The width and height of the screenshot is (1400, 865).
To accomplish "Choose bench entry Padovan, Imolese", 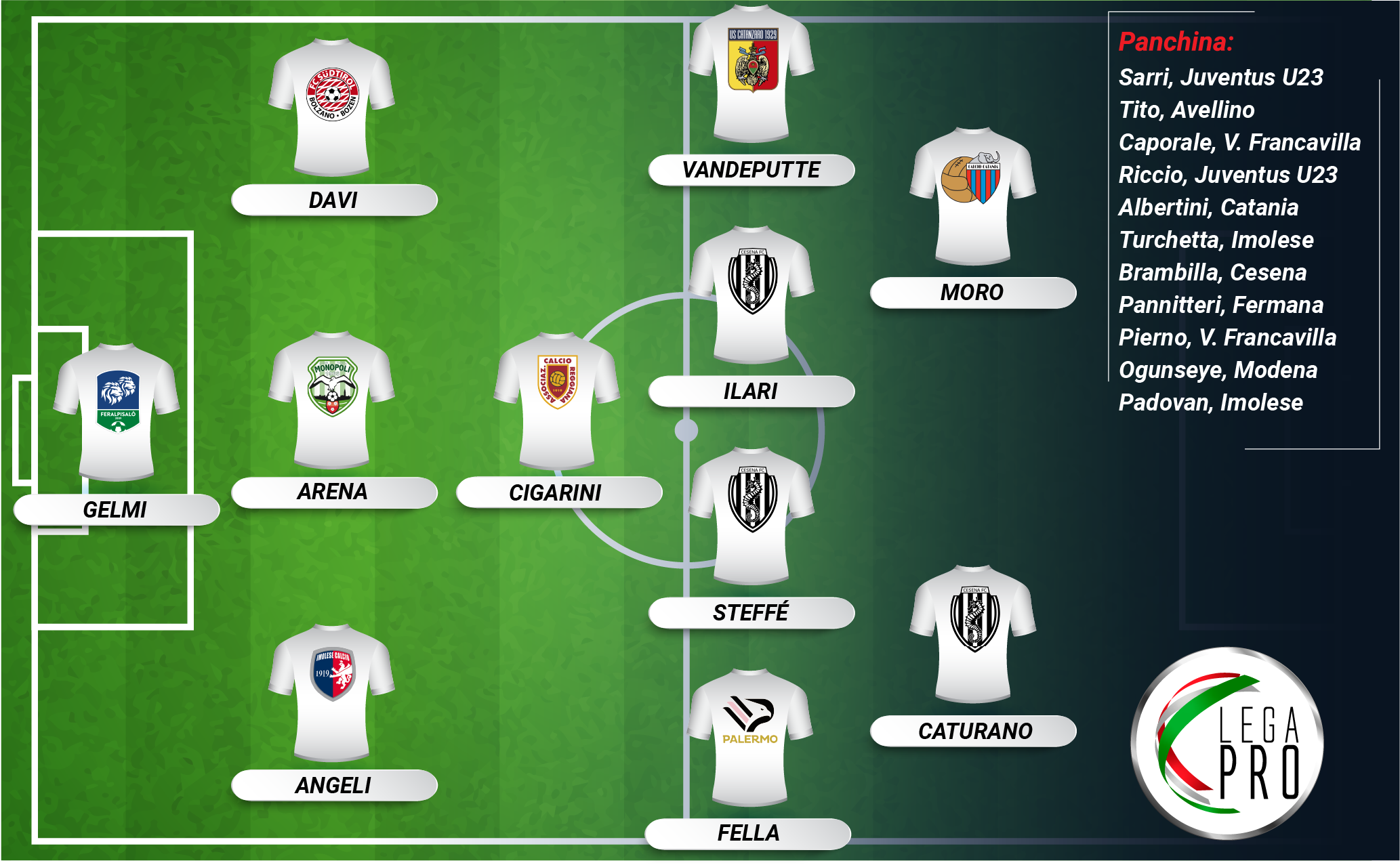I will click(1210, 402).
